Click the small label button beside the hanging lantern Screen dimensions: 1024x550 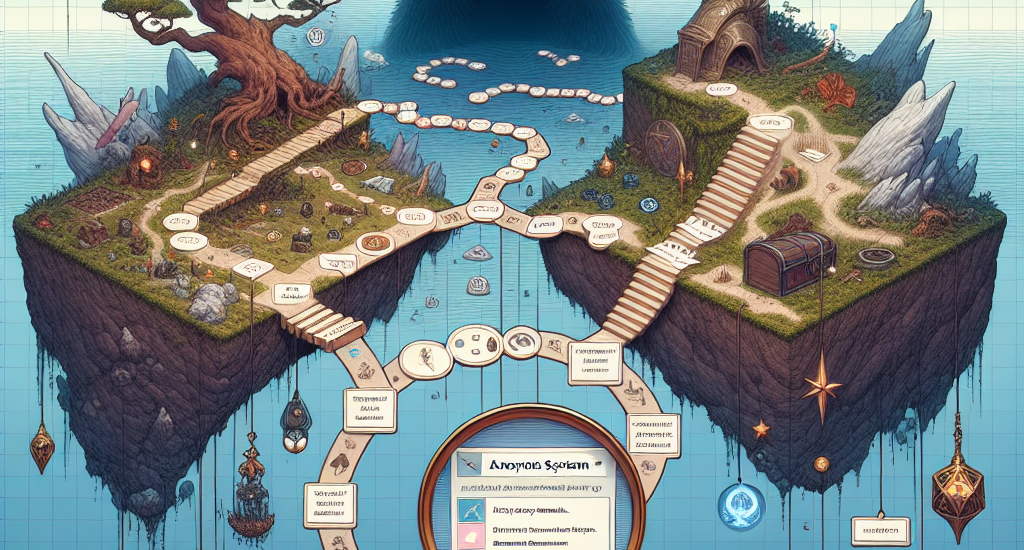click(878, 526)
